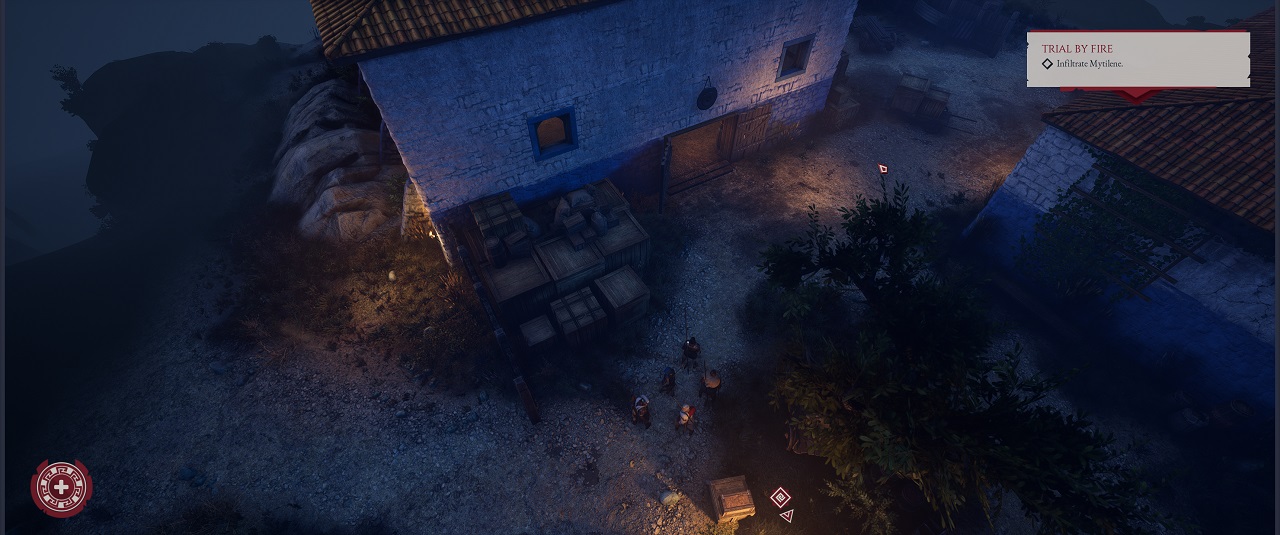This screenshot has width=1280, height=535.
Task: Click the downward triangle waypoint marker
Action: tap(787, 516)
